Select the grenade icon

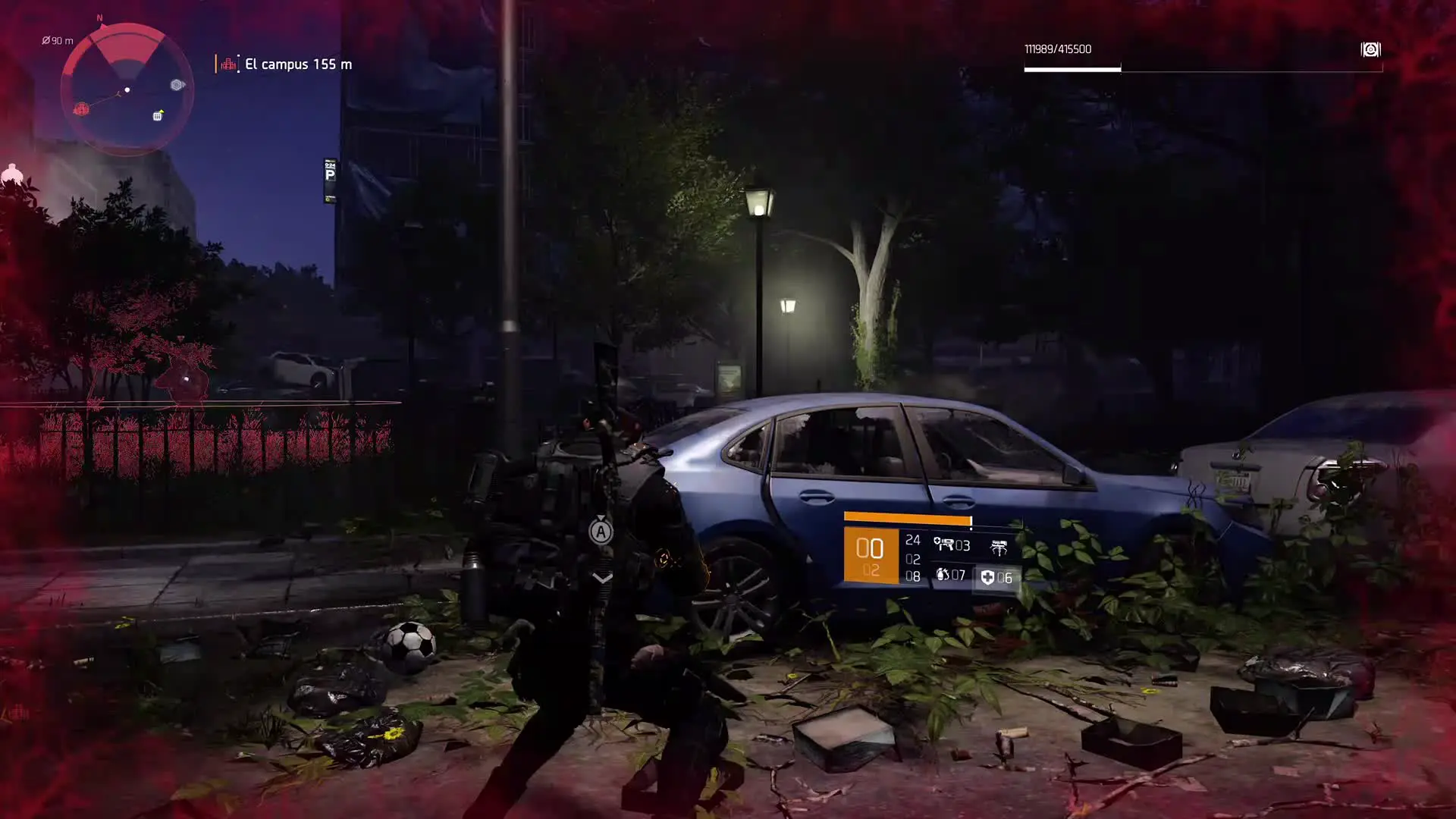(943, 575)
